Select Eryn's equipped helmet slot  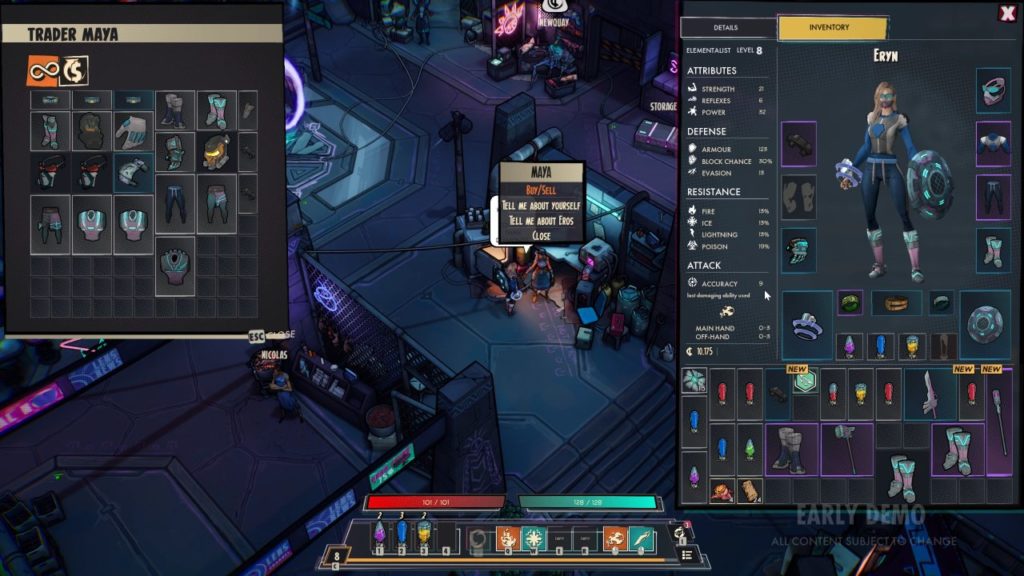click(993, 89)
